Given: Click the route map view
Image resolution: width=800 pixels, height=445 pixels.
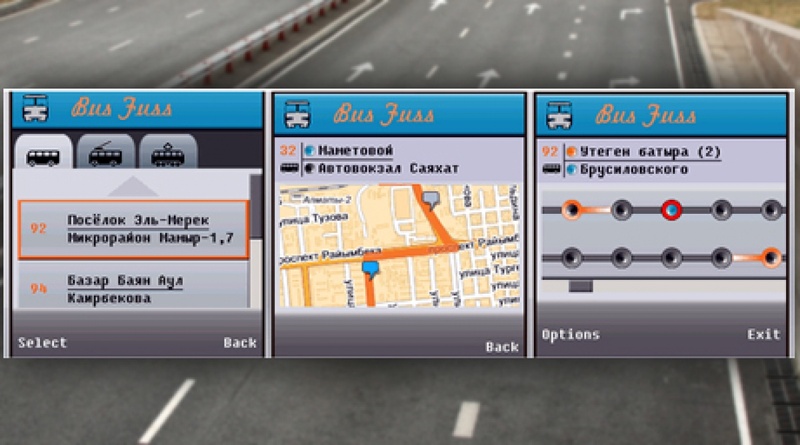Looking at the screenshot, I should point(399,245).
